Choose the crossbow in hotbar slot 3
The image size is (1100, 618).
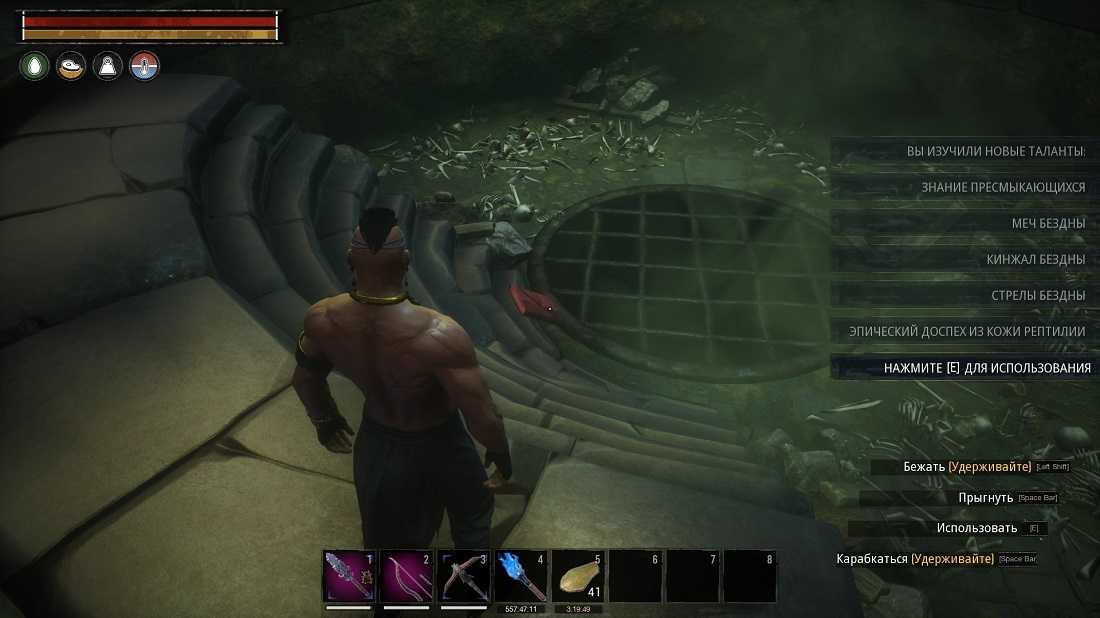pos(464,576)
